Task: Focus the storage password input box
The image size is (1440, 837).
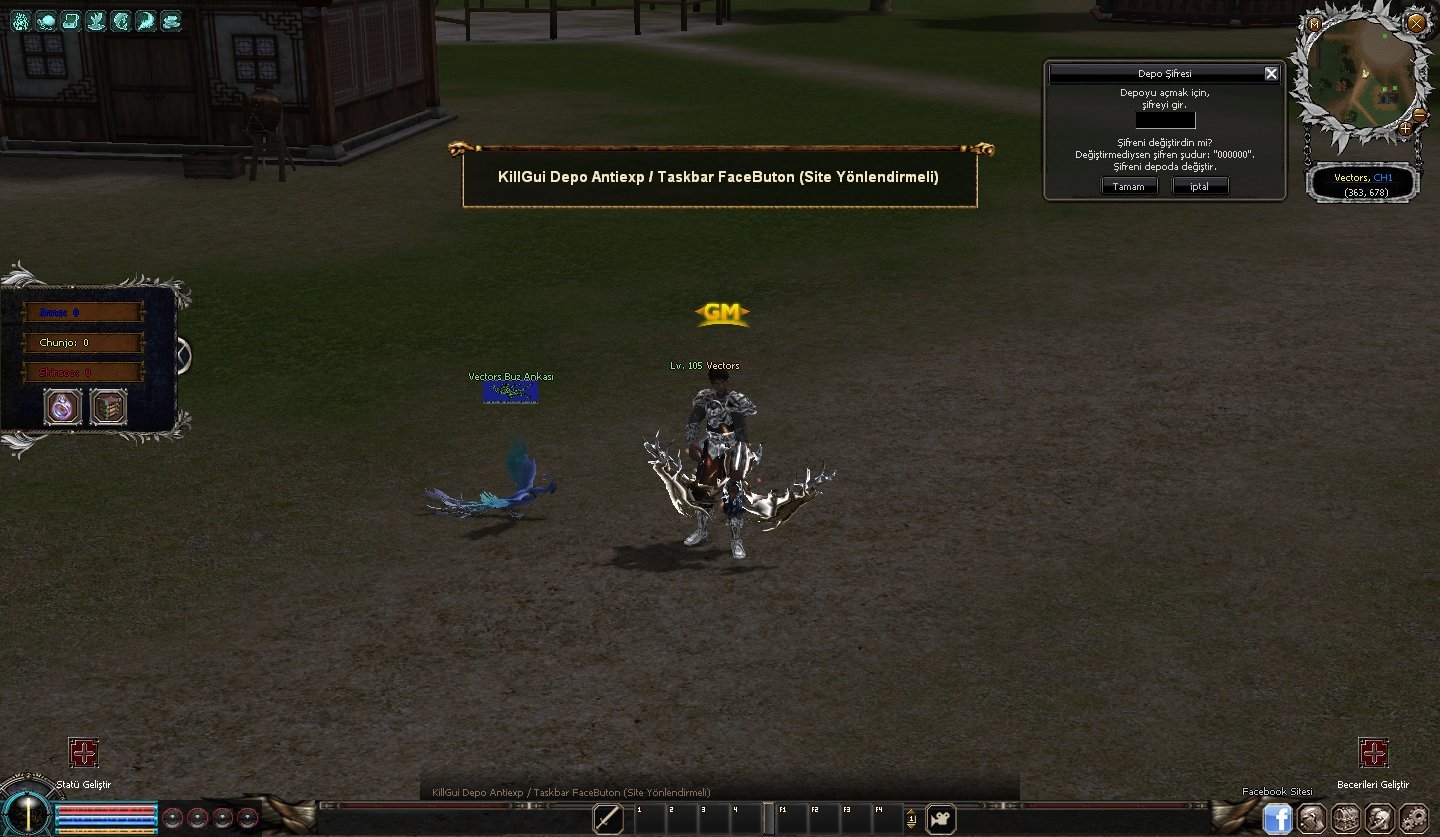Action: [x=1165, y=120]
